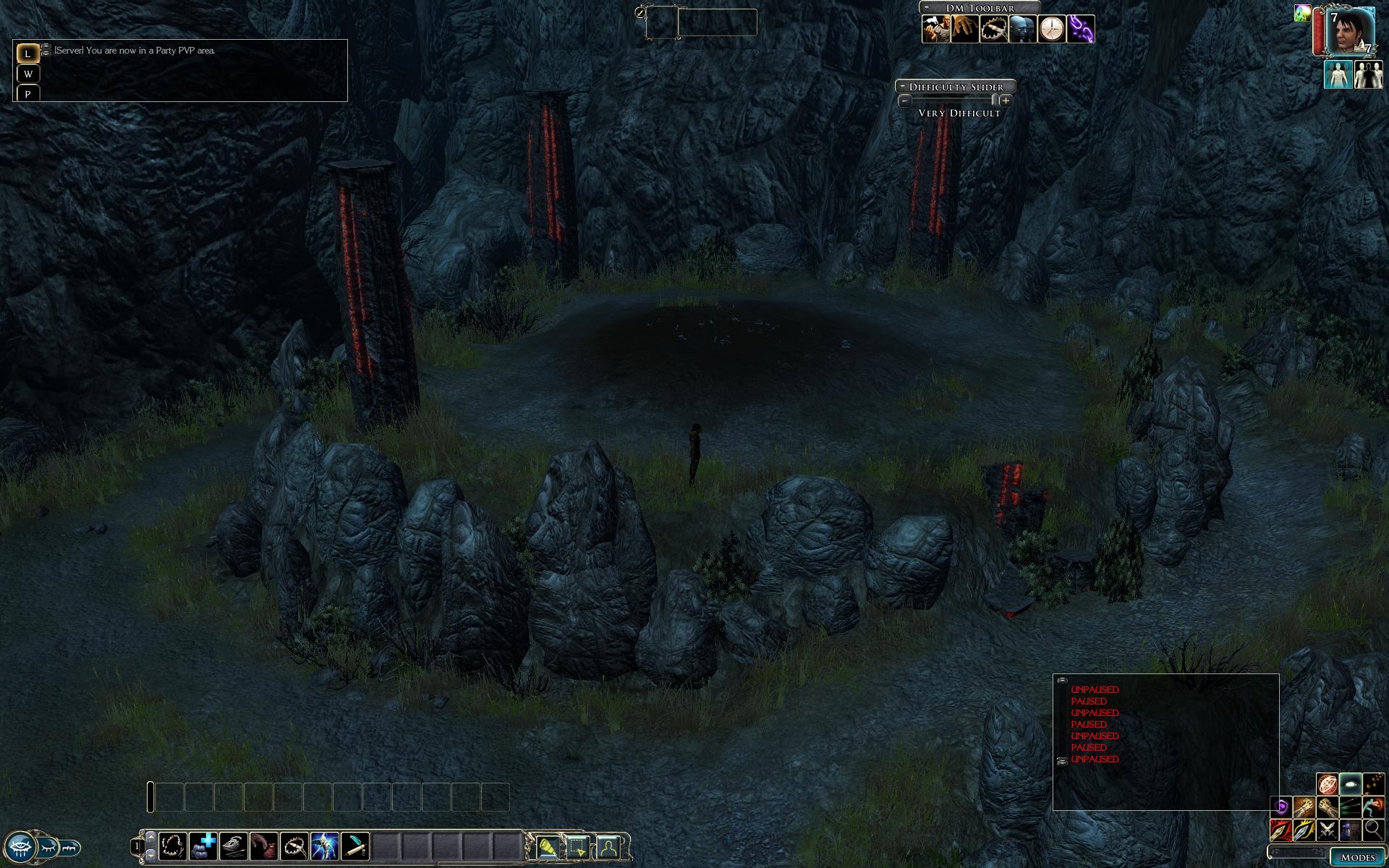Click the player character portrait

point(1350,31)
